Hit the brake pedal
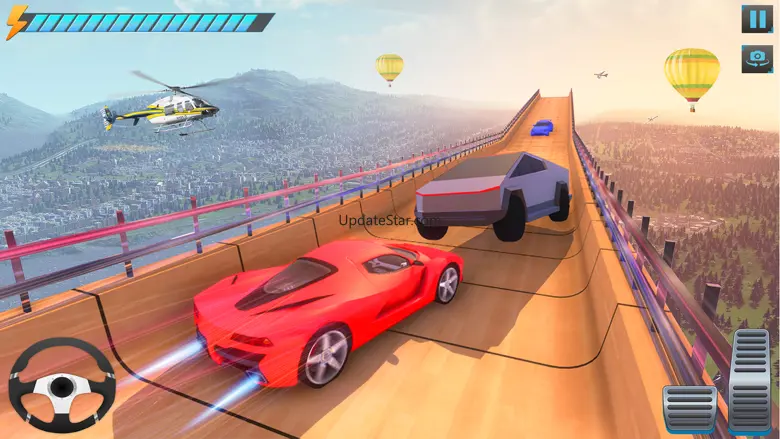The width and height of the screenshot is (780, 439). 690,408
